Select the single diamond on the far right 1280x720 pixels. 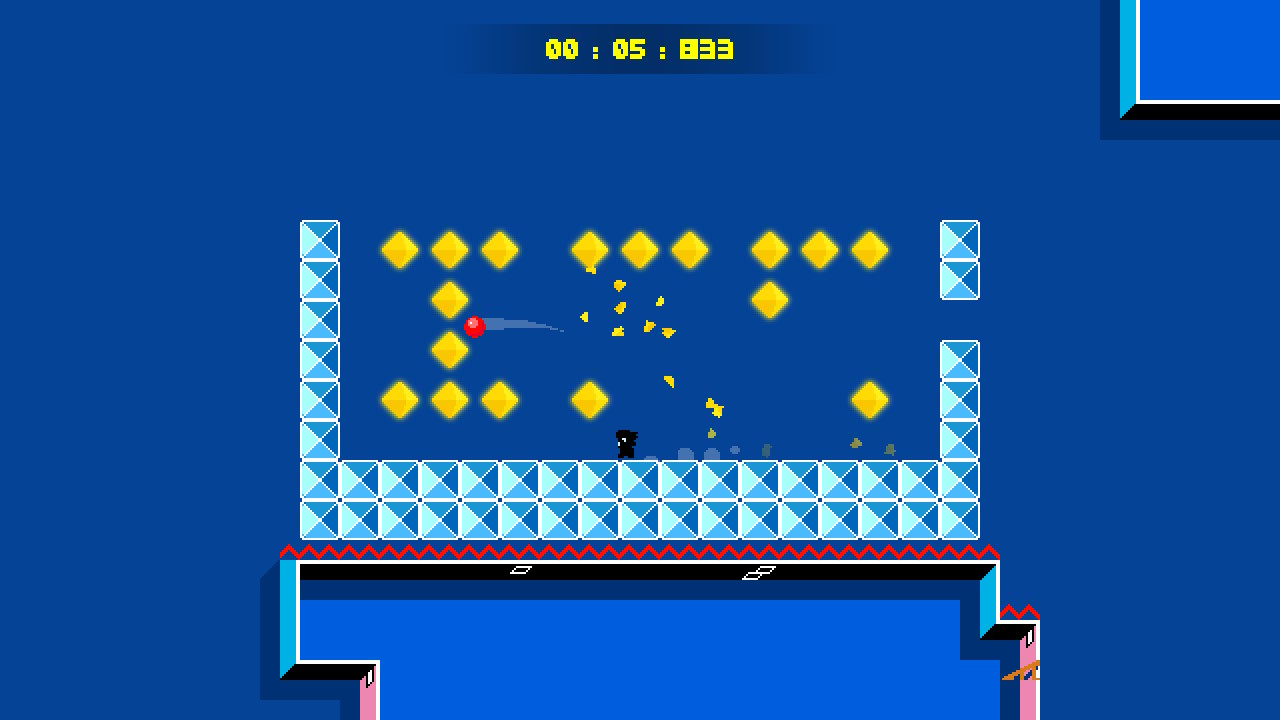pyautogui.click(x=870, y=399)
